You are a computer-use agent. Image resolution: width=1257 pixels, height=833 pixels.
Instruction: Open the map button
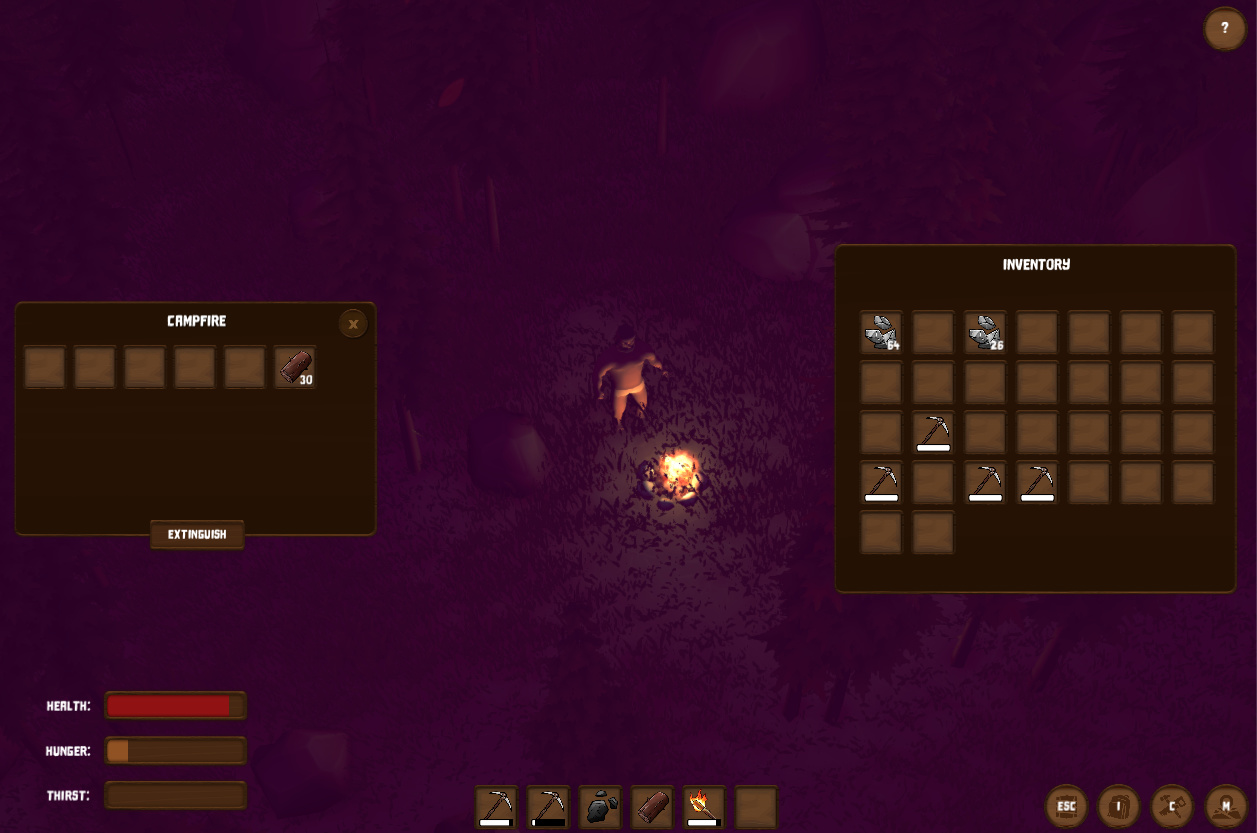coord(1225,806)
